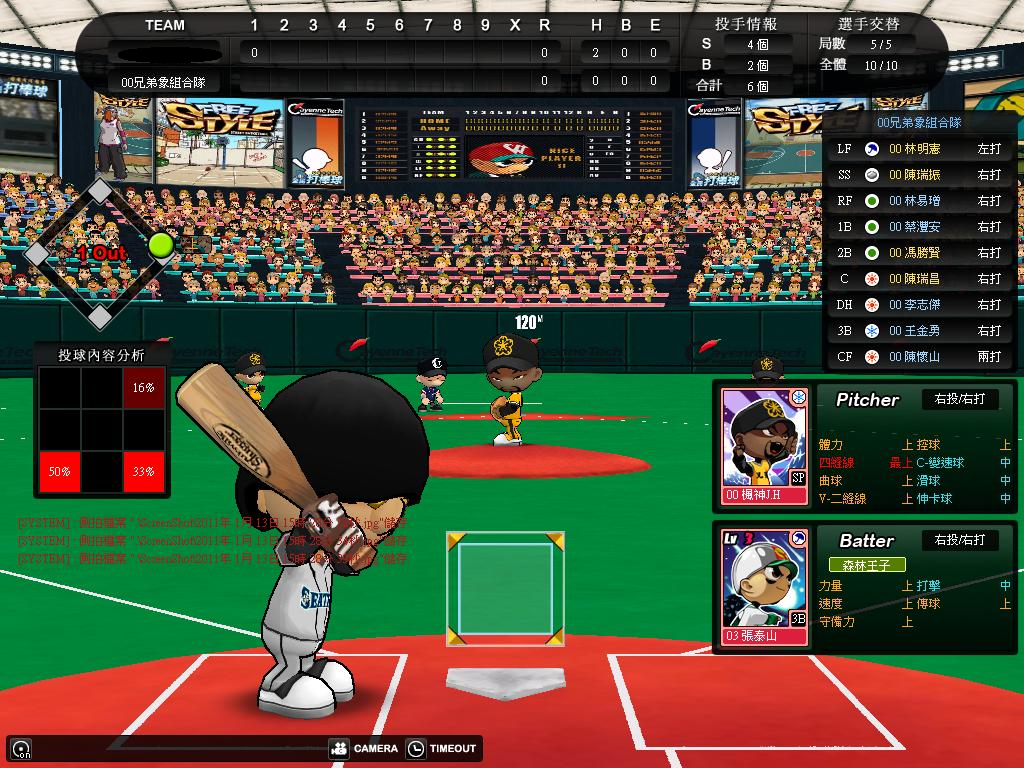Toggle the round on/off icon in bottom bar
The width and height of the screenshot is (1024, 768).
pos(20,748)
